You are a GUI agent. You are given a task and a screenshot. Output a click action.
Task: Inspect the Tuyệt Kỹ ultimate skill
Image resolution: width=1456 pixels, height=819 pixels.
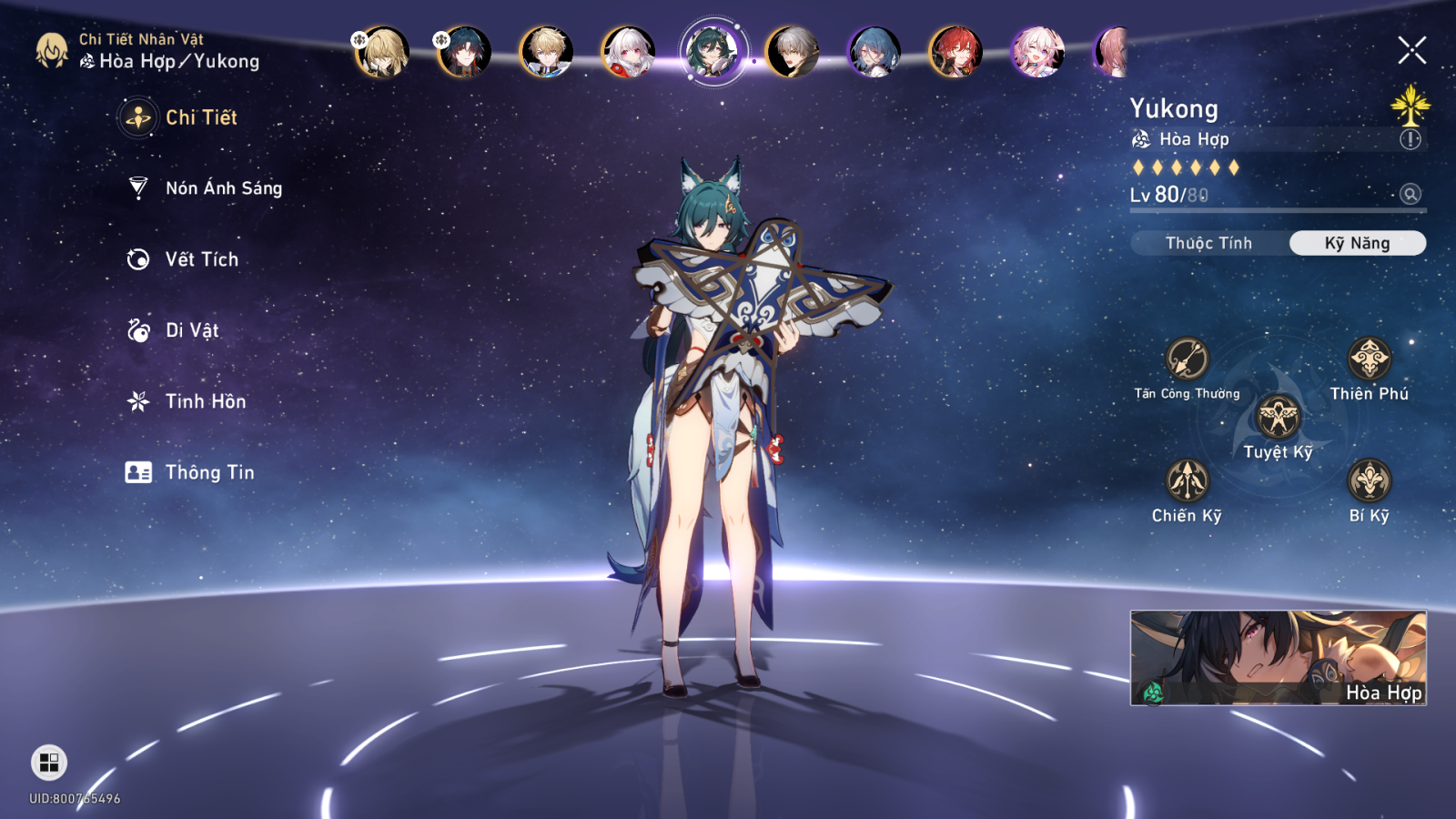pyautogui.click(x=1278, y=419)
